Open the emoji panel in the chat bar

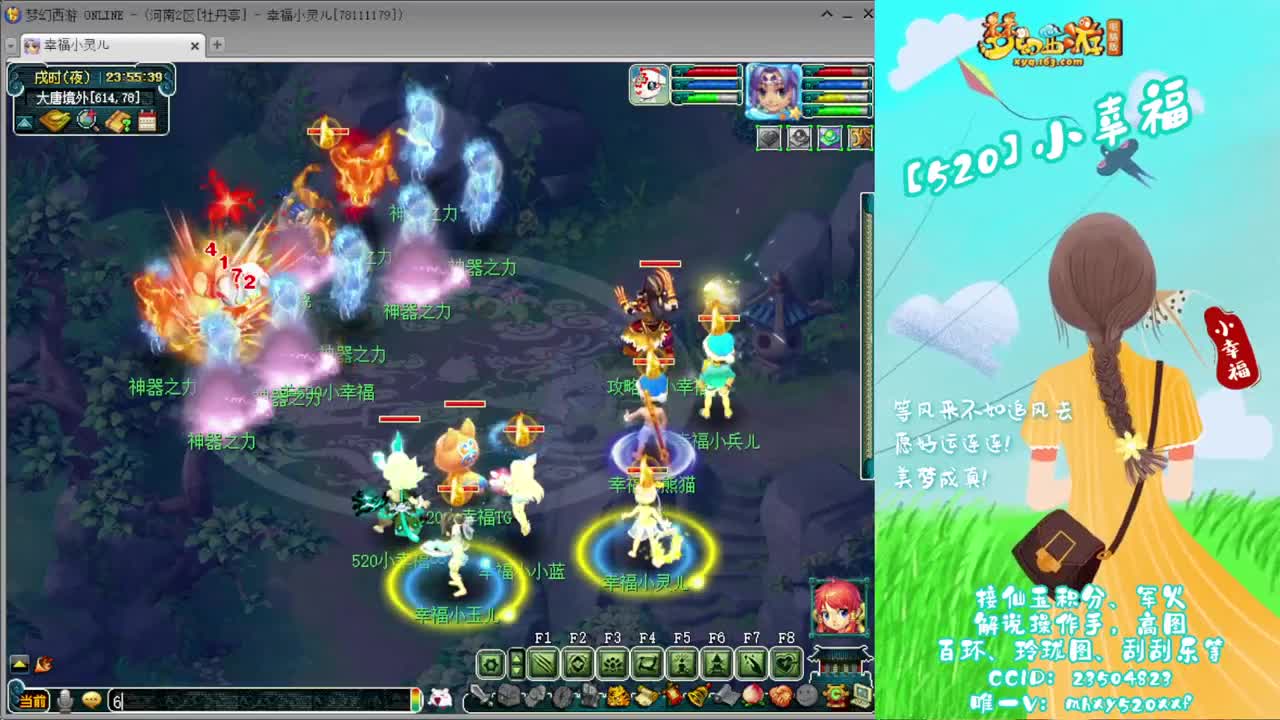point(92,701)
